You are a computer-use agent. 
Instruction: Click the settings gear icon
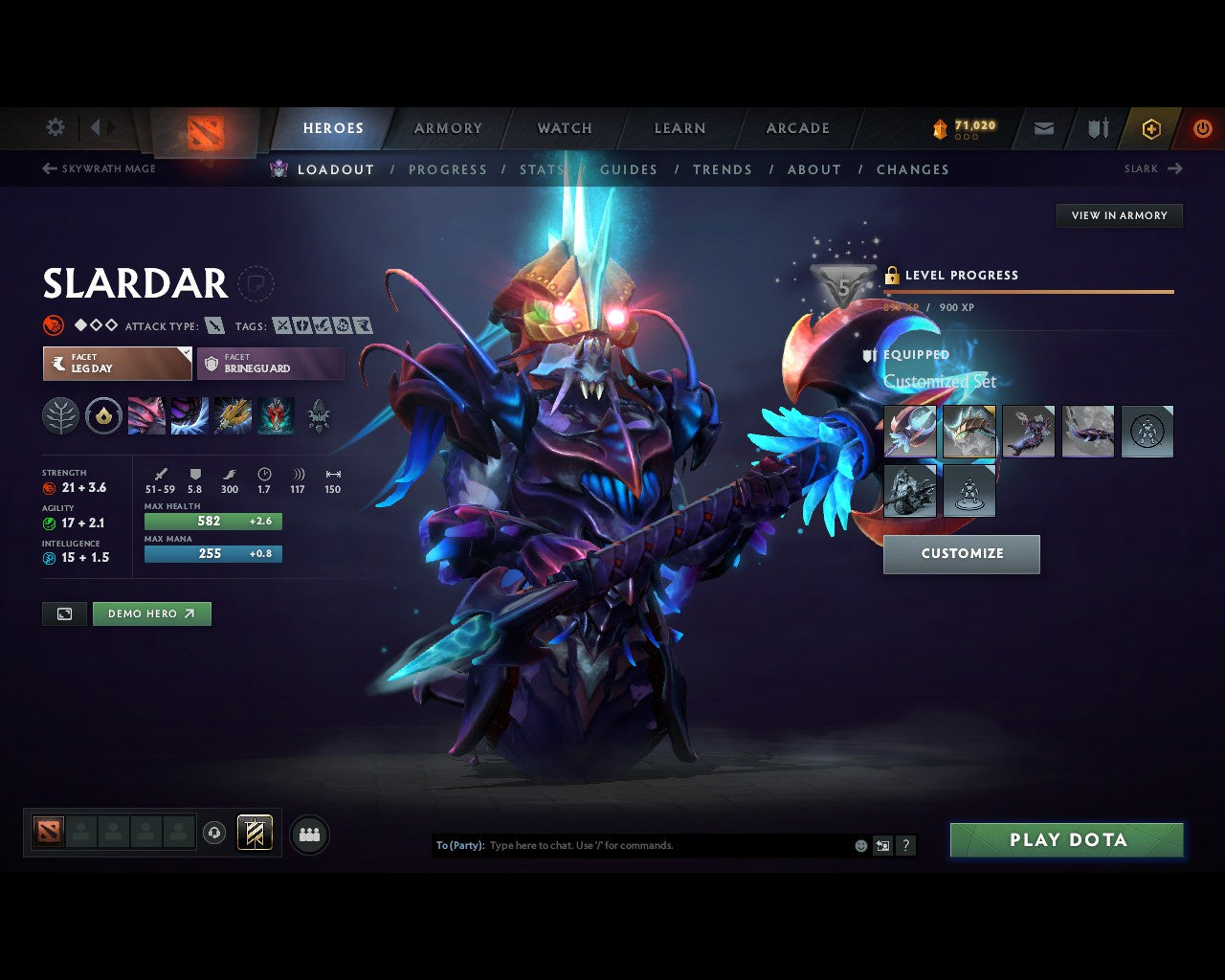pyautogui.click(x=55, y=126)
